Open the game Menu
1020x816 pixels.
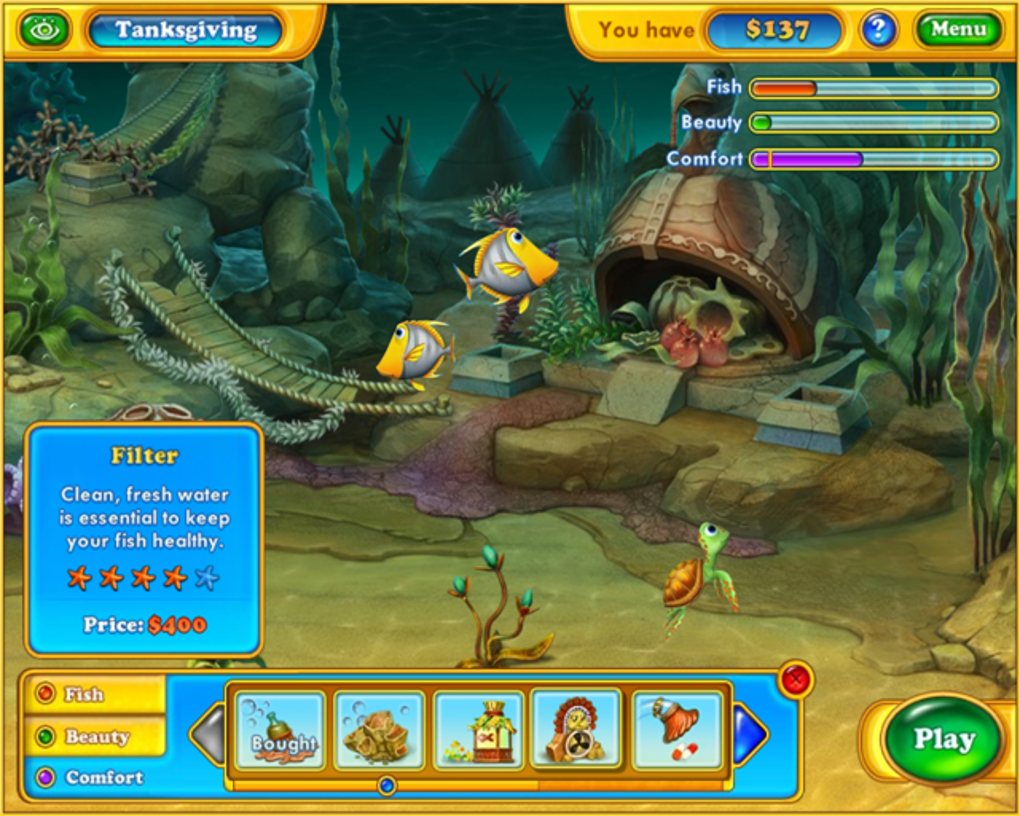pyautogui.click(x=958, y=30)
